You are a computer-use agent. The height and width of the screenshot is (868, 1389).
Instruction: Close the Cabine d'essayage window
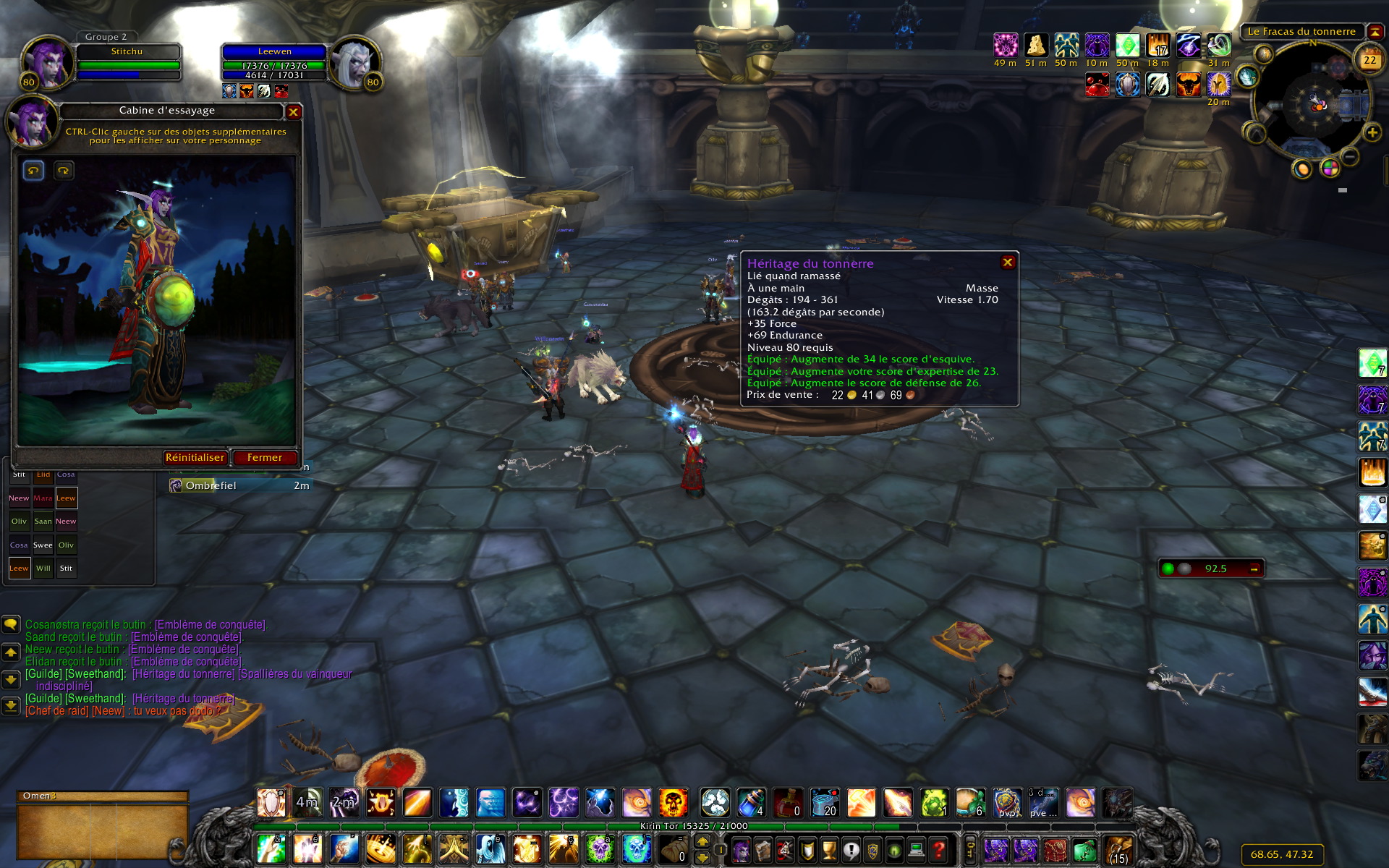[x=293, y=112]
